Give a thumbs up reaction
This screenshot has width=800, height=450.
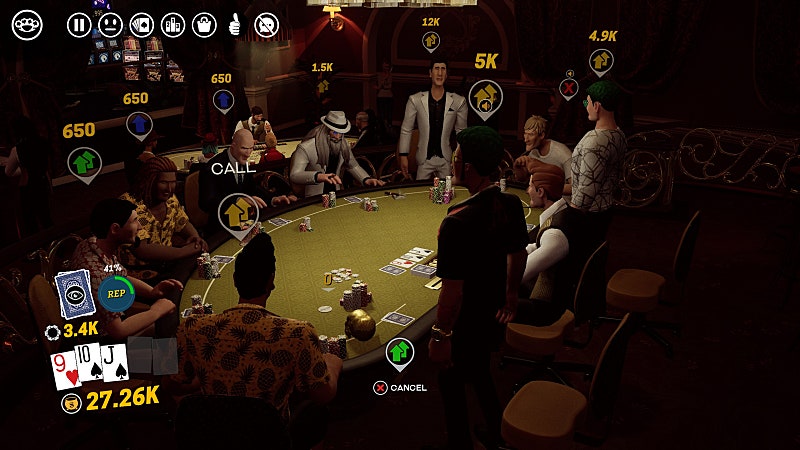click(235, 25)
